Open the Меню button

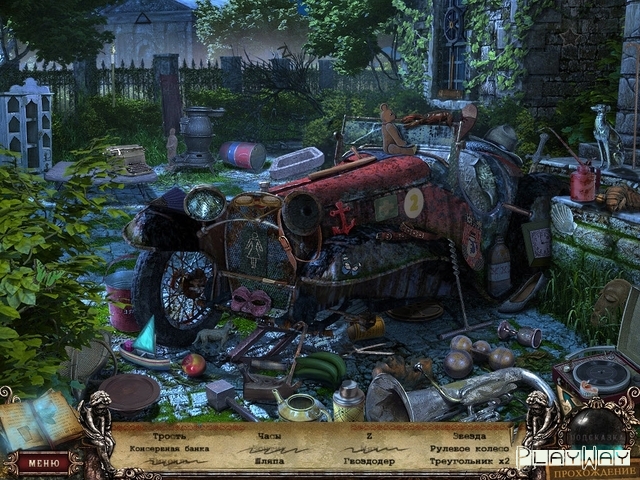42,462
